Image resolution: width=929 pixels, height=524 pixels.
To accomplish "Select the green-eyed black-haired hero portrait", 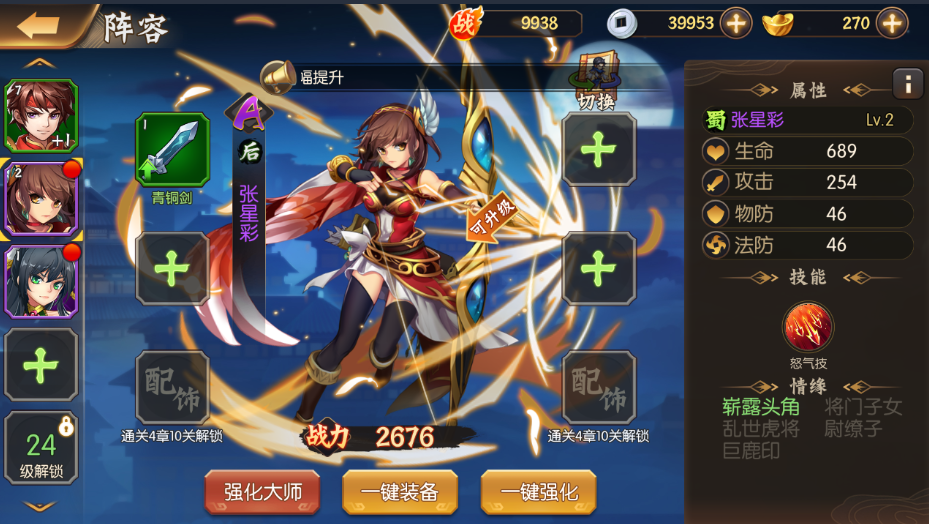I will 41,281.
